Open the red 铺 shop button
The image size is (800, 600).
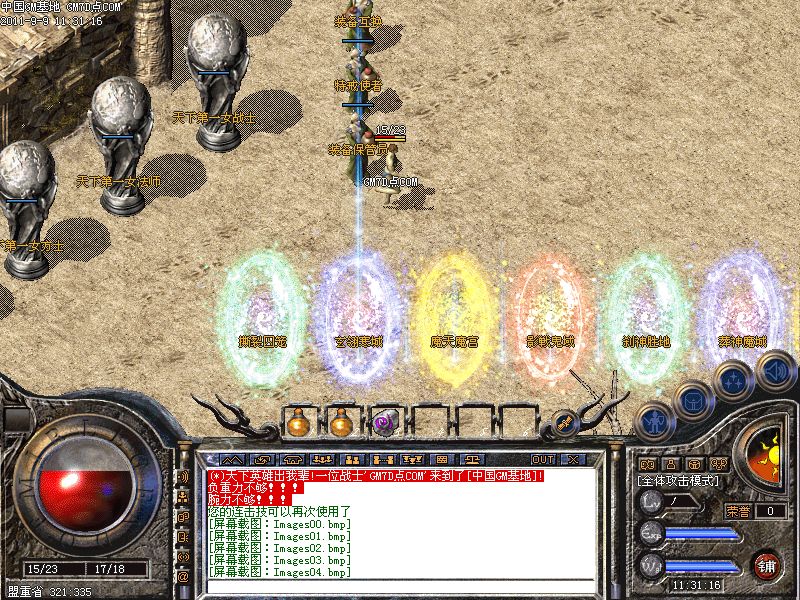(x=767, y=564)
